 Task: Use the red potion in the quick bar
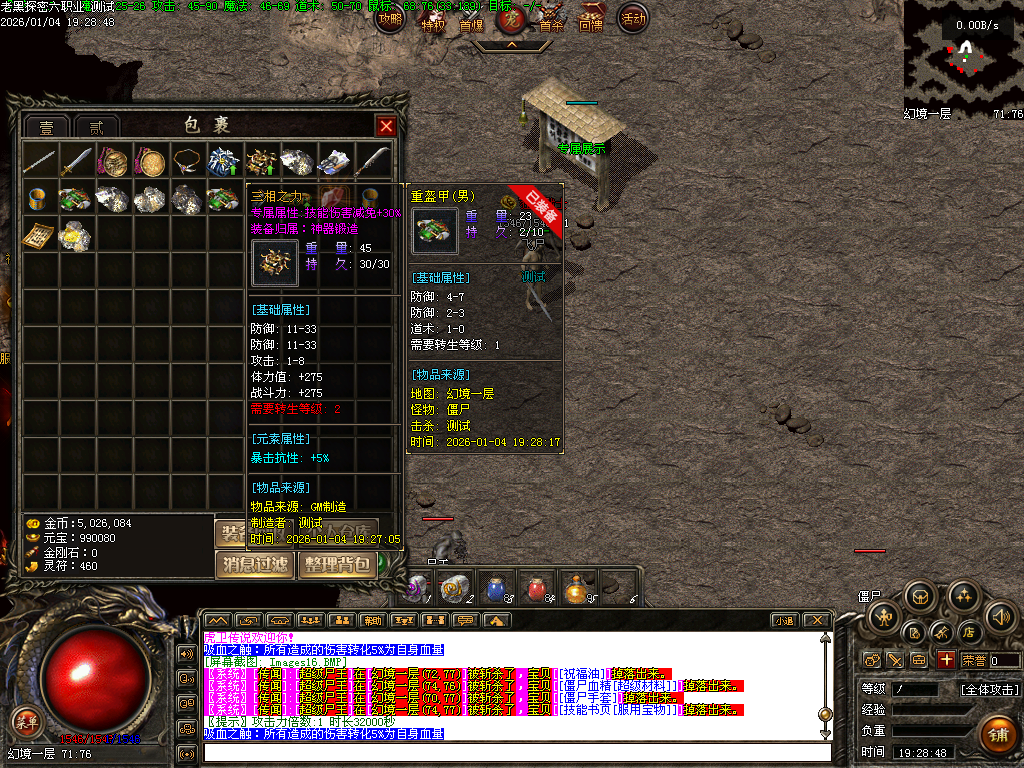(536, 588)
